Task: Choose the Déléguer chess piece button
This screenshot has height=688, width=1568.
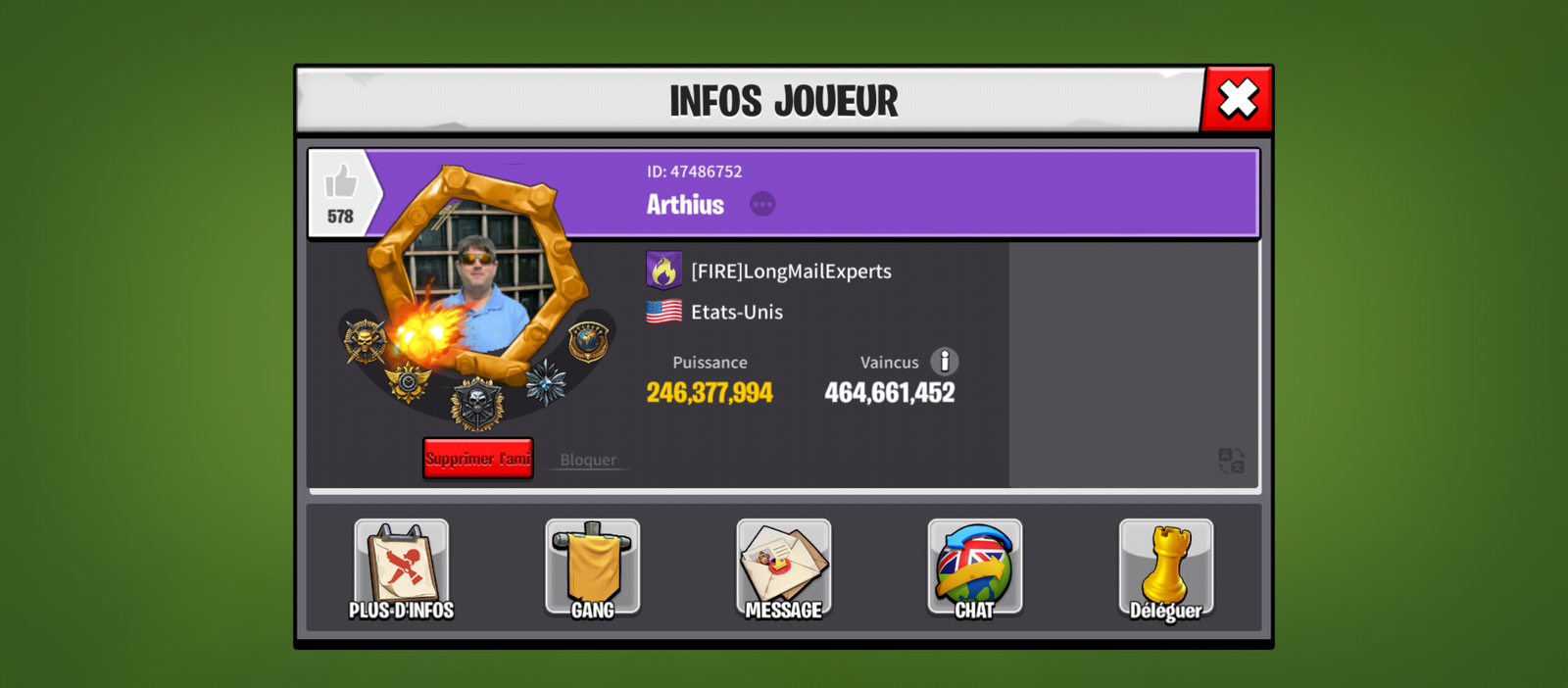Action: (x=1165, y=569)
